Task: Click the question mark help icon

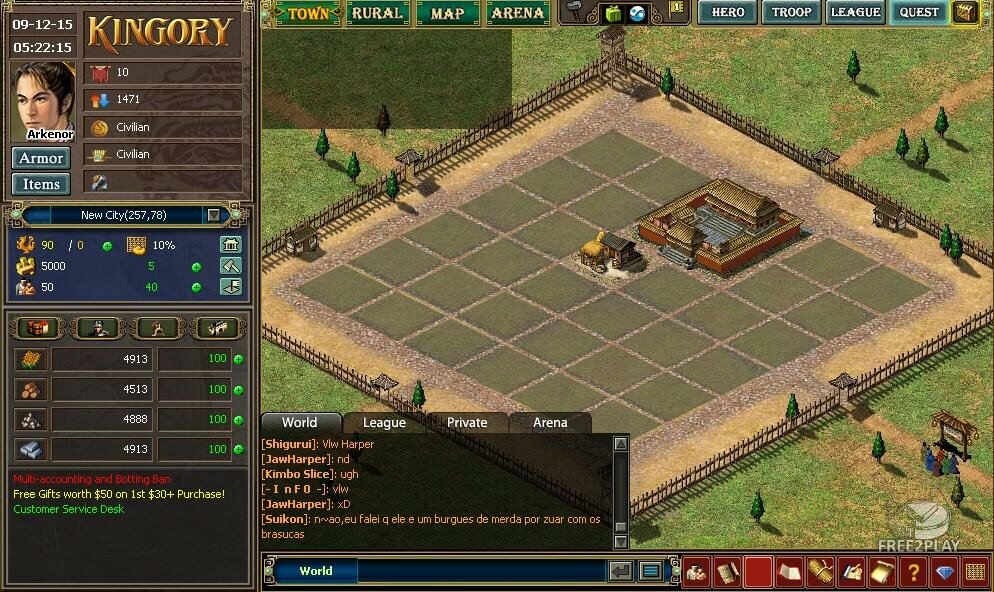Action: pyautogui.click(x=911, y=572)
